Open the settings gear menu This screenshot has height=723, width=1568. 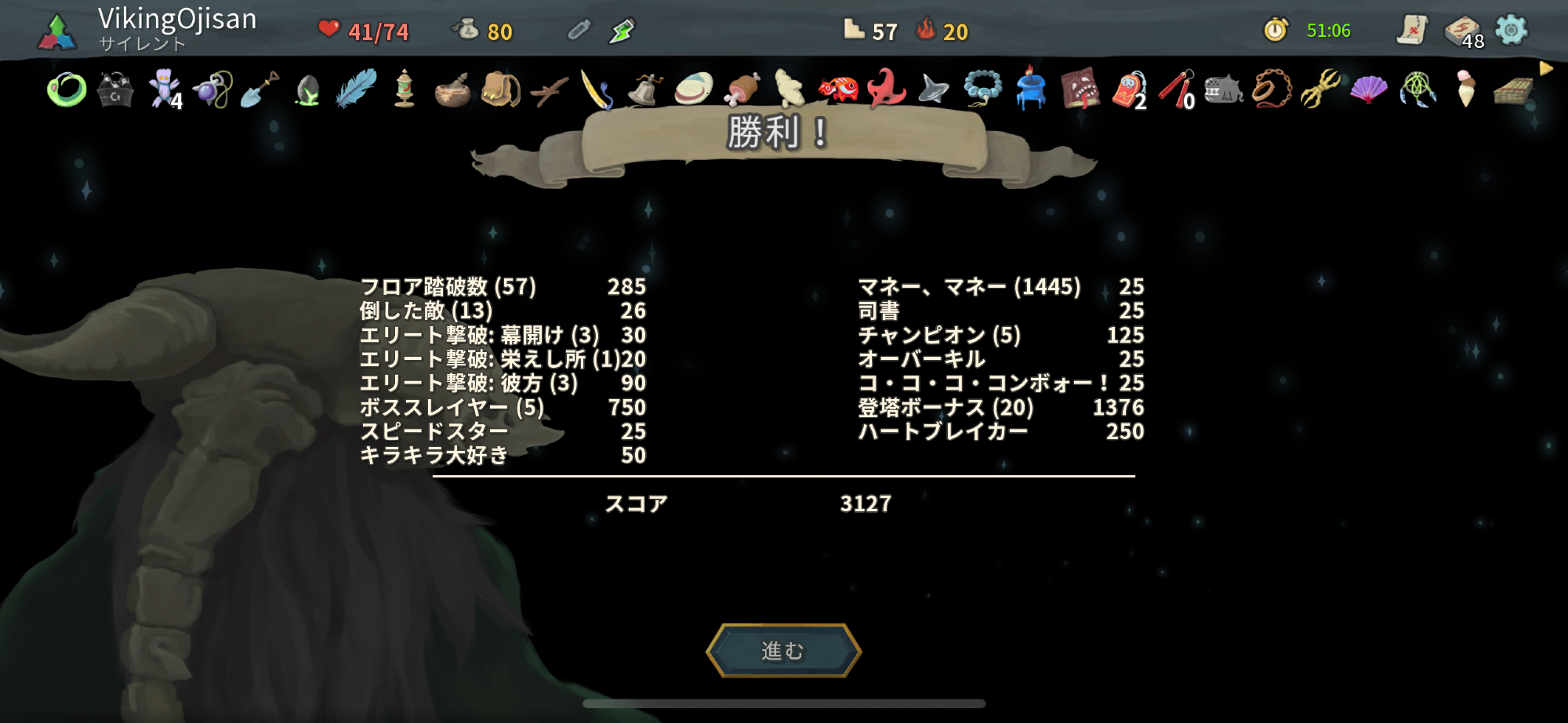(x=1511, y=31)
